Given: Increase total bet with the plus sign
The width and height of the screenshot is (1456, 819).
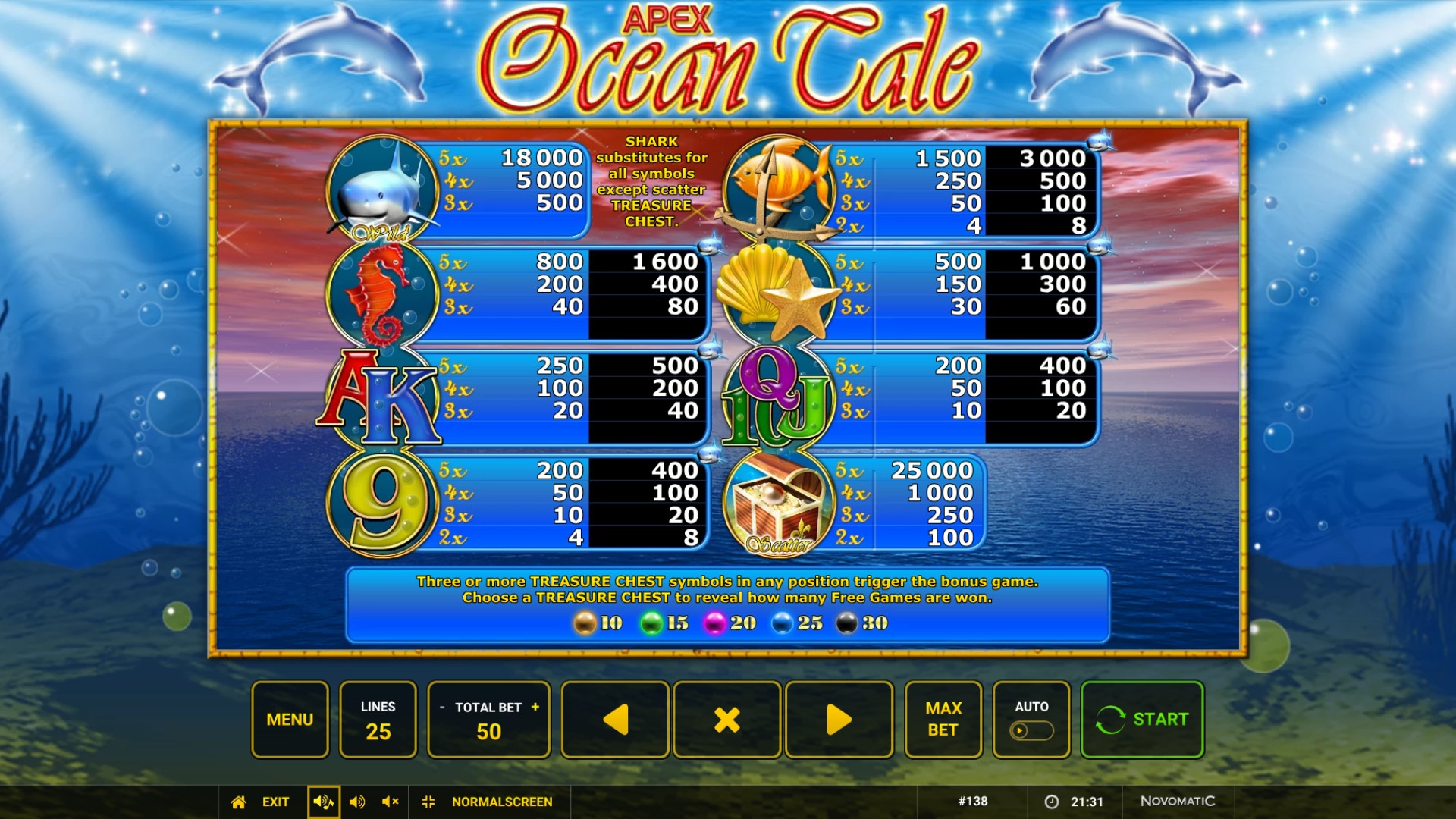Looking at the screenshot, I should click(x=535, y=707).
